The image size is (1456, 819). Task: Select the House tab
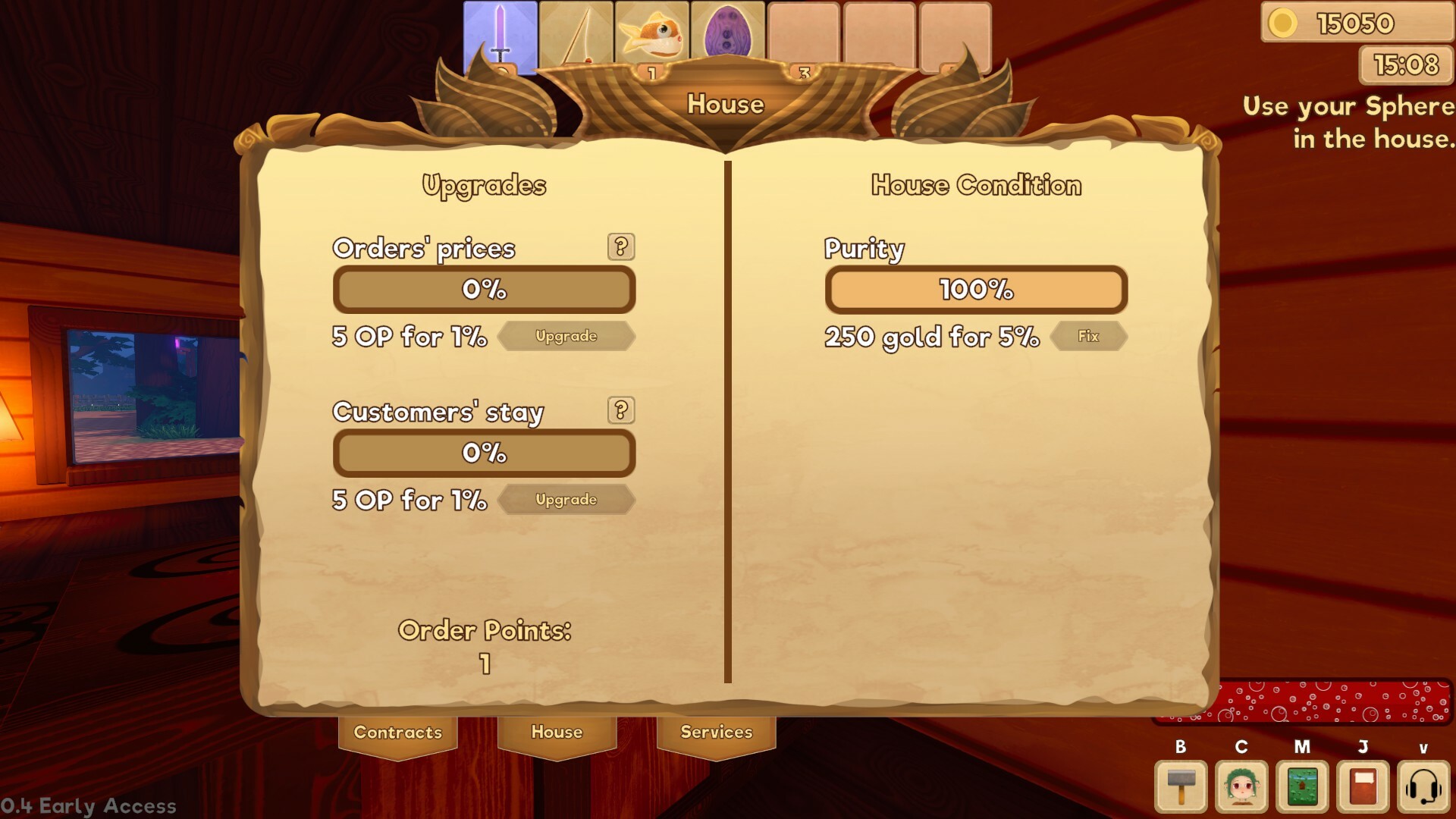click(557, 733)
